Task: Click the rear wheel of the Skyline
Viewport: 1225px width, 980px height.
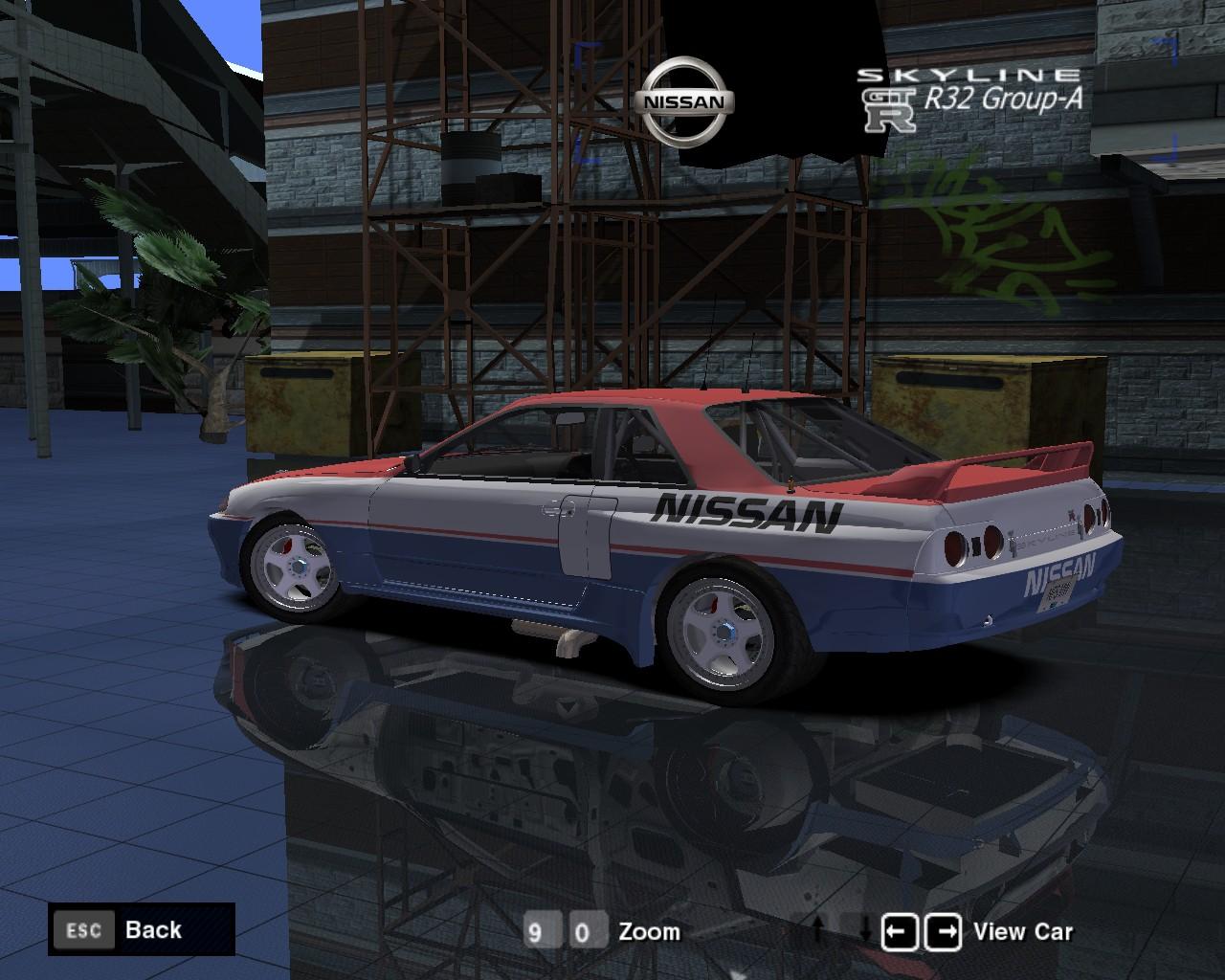Action: pyautogui.click(x=725, y=633)
